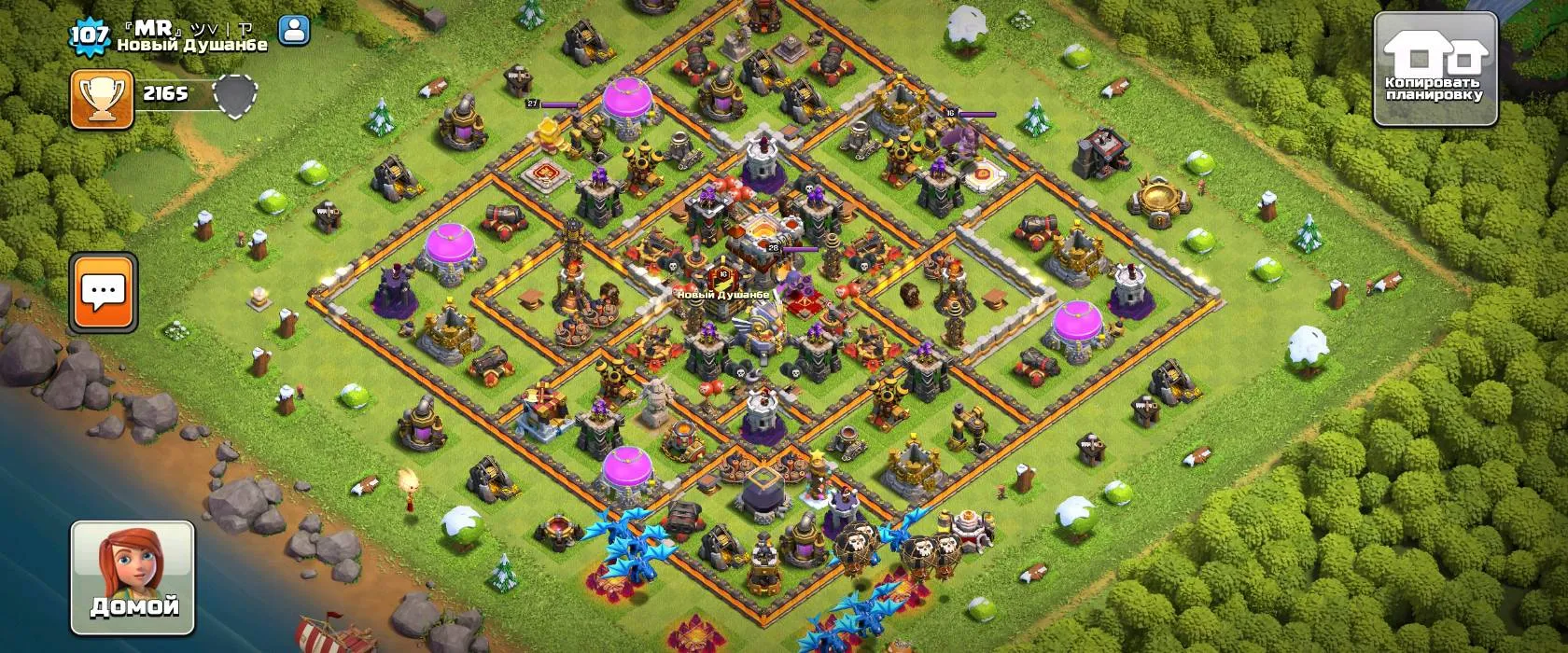Open the blue player profile icon

(x=293, y=31)
